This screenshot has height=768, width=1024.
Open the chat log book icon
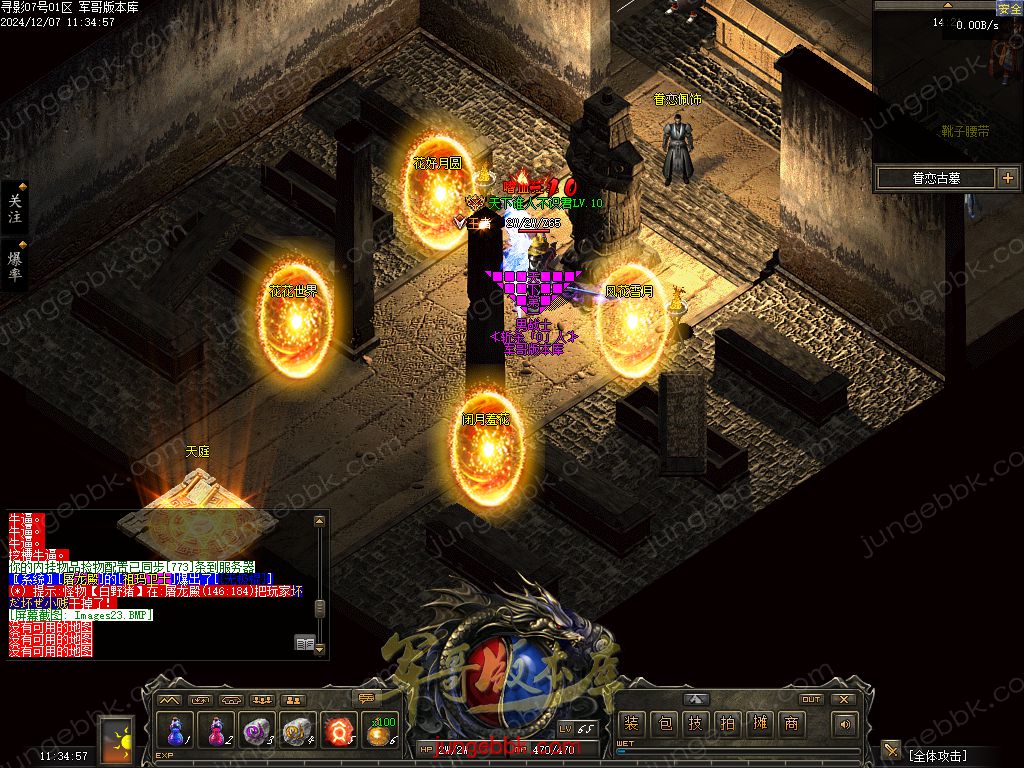pos(304,643)
